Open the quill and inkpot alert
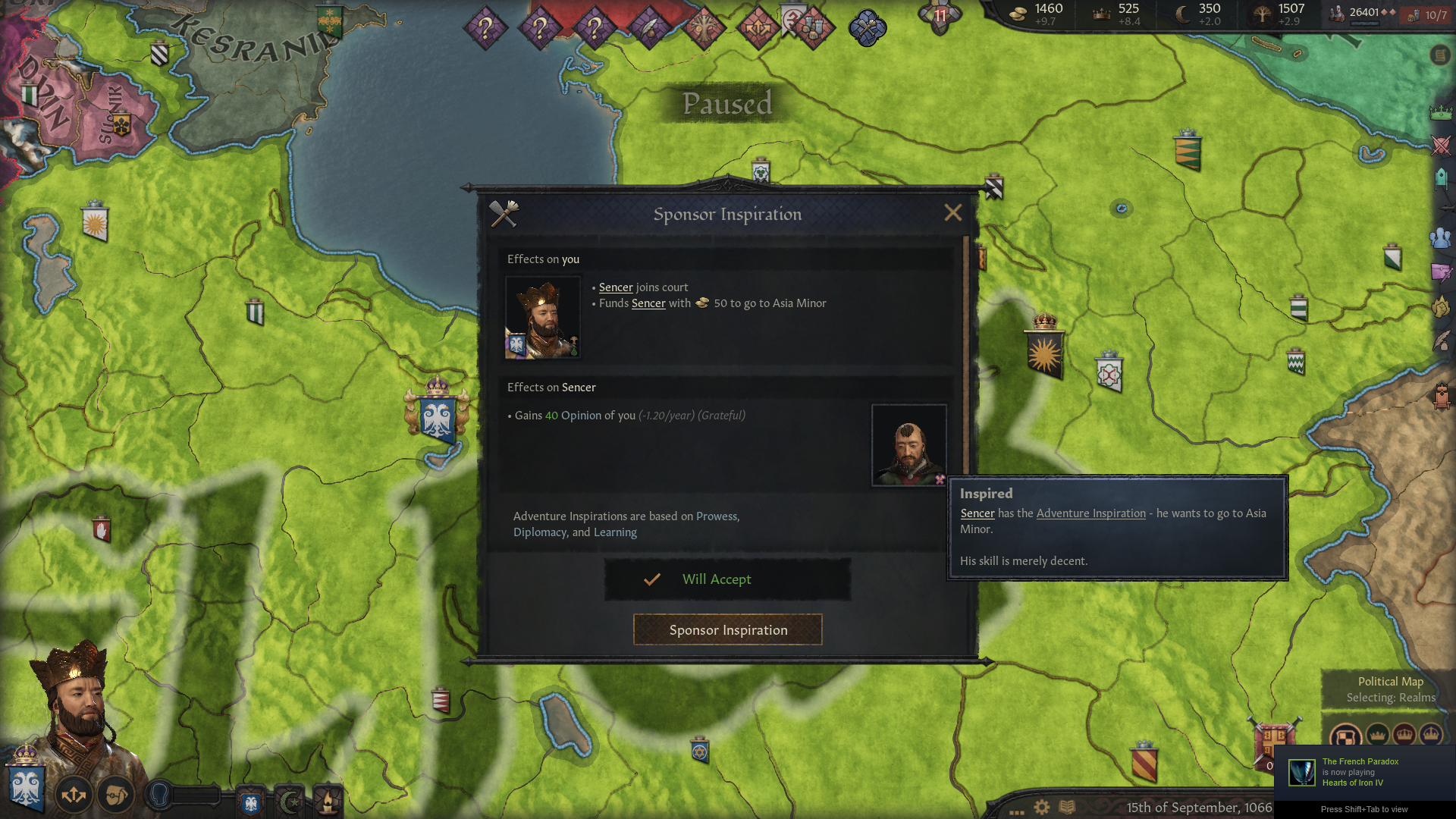The height and width of the screenshot is (819, 1456). pos(649,28)
